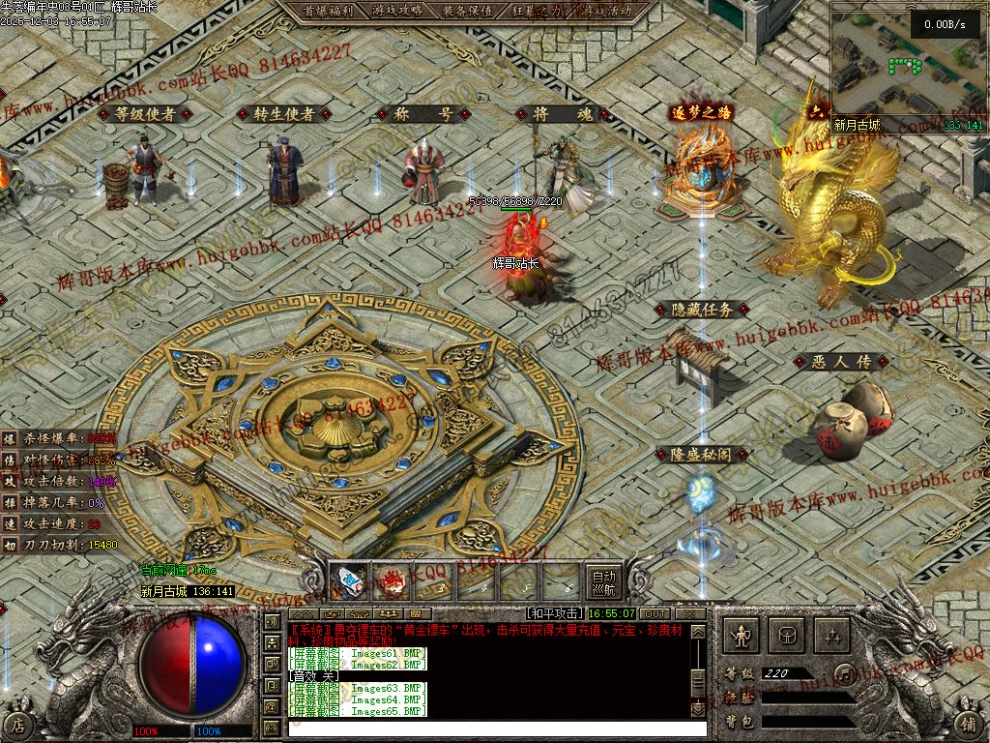Toggle the round music note button
Image resolution: width=990 pixels, height=743 pixels.
pos(846,673)
